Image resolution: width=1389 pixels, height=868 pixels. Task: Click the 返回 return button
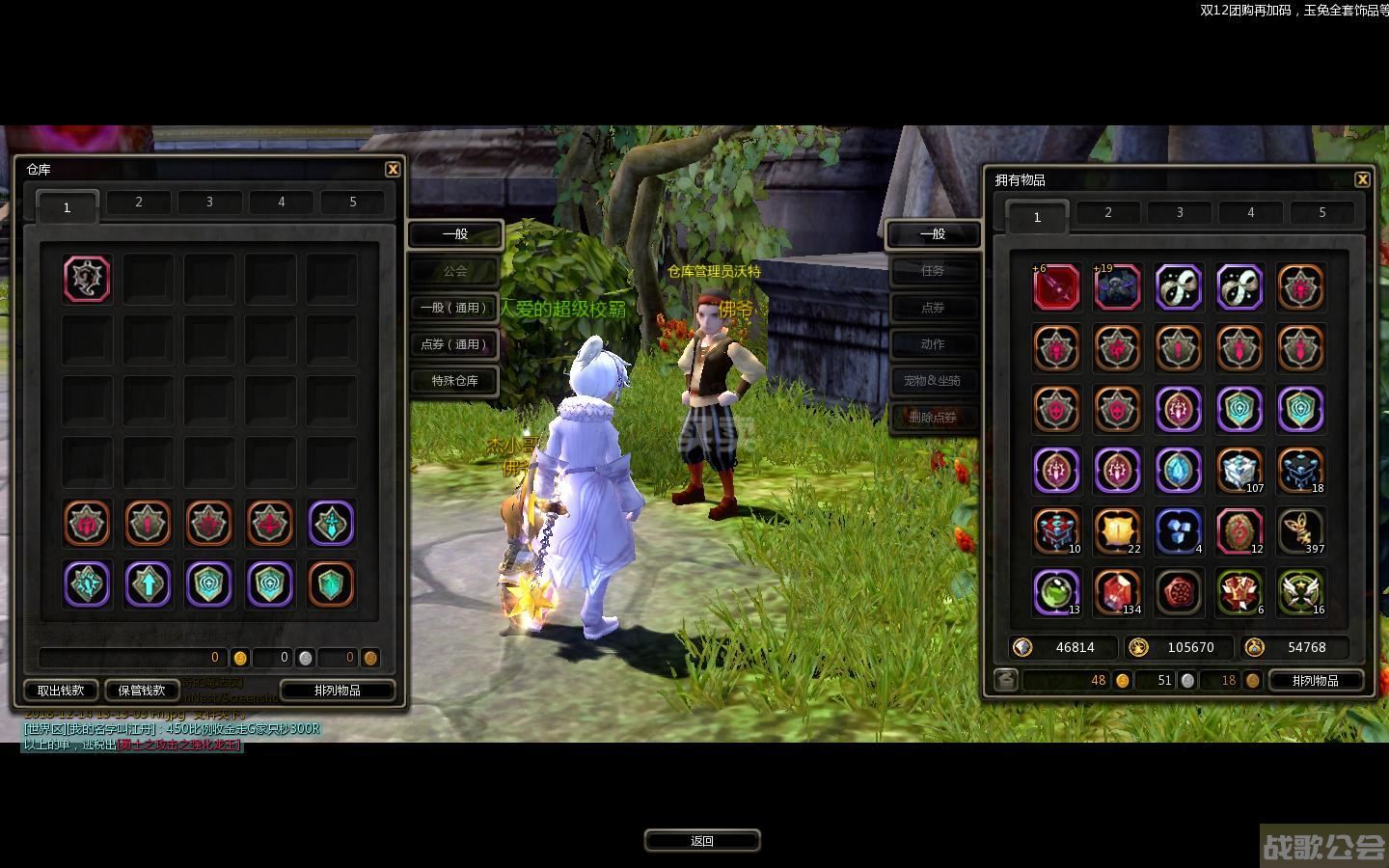click(702, 841)
